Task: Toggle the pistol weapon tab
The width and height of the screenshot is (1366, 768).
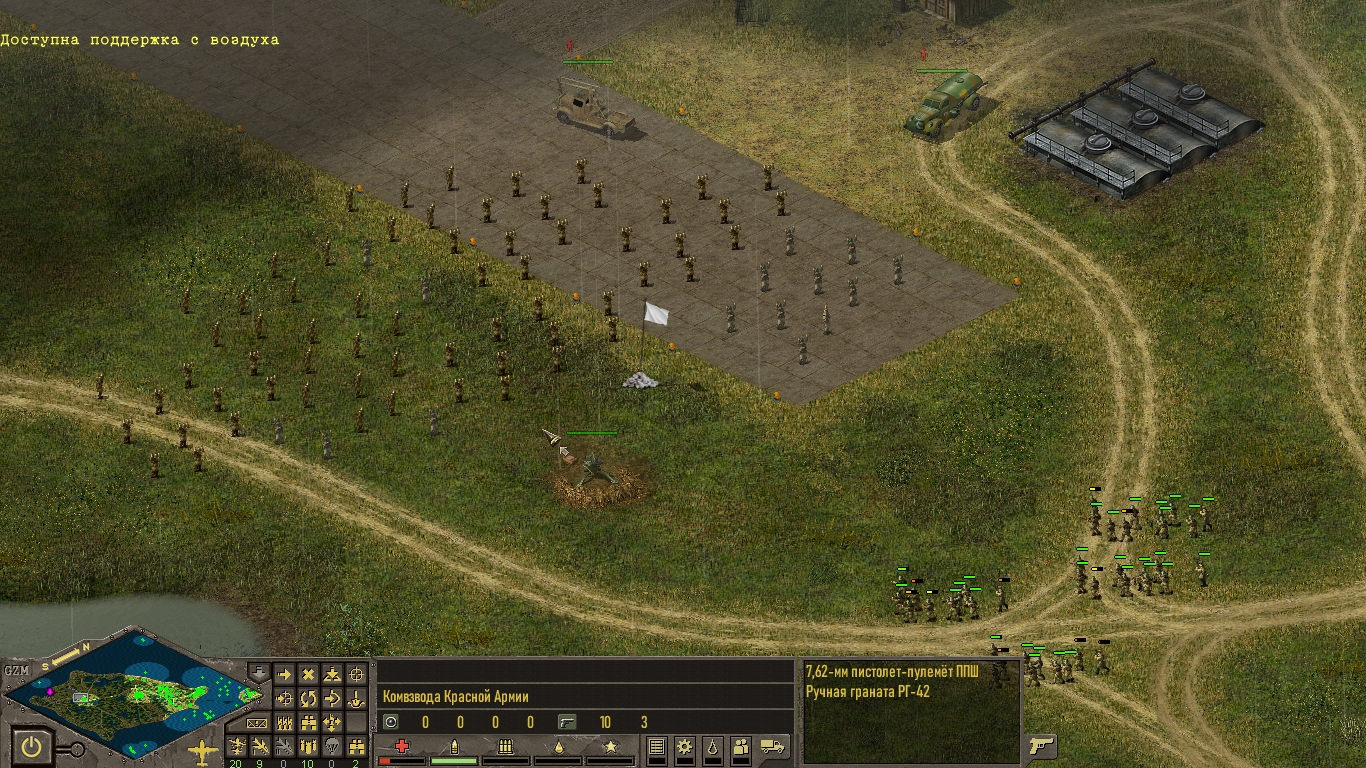Action: click(1042, 746)
